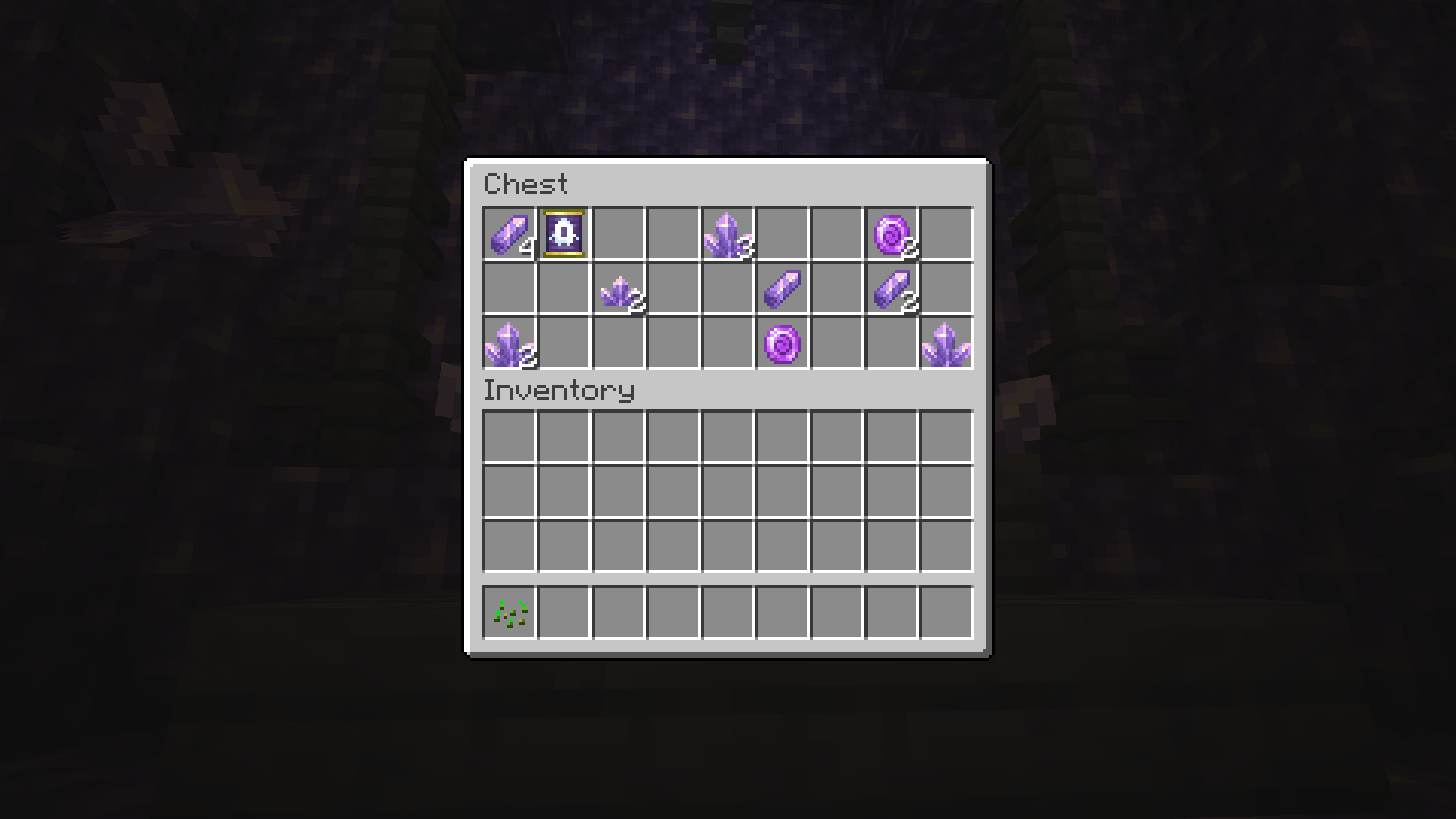Click the last empty slot in the hotbar
The width and height of the screenshot is (1456, 819).
[946, 613]
